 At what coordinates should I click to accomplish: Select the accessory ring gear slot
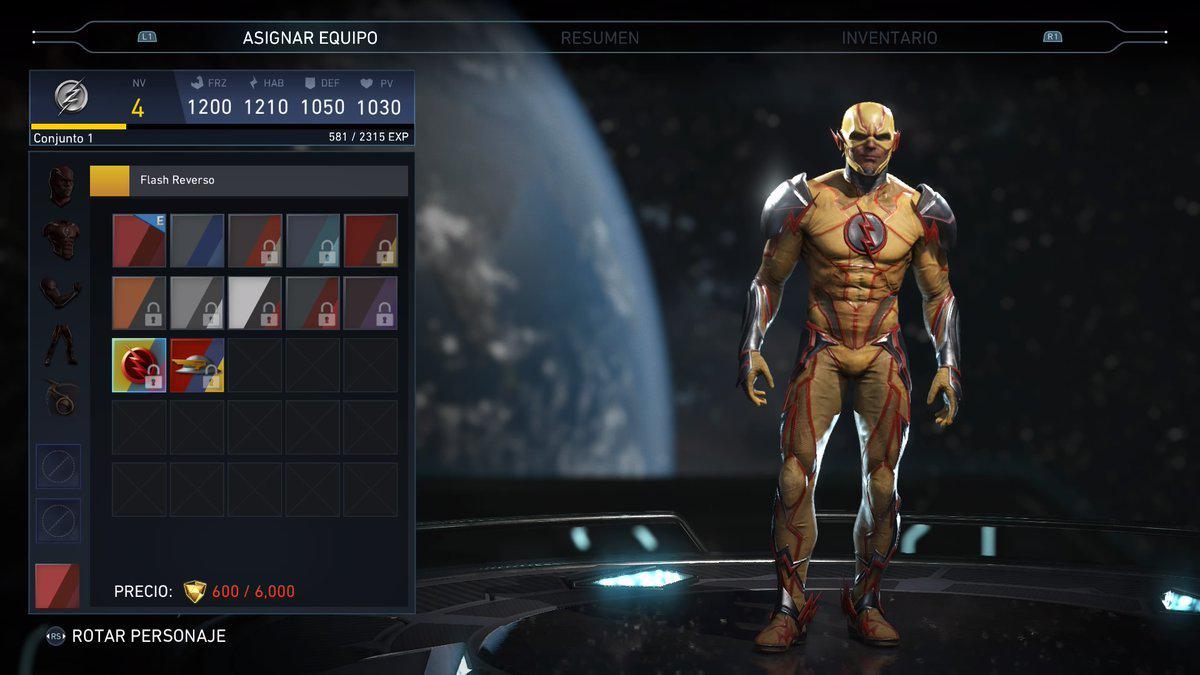[x=61, y=399]
